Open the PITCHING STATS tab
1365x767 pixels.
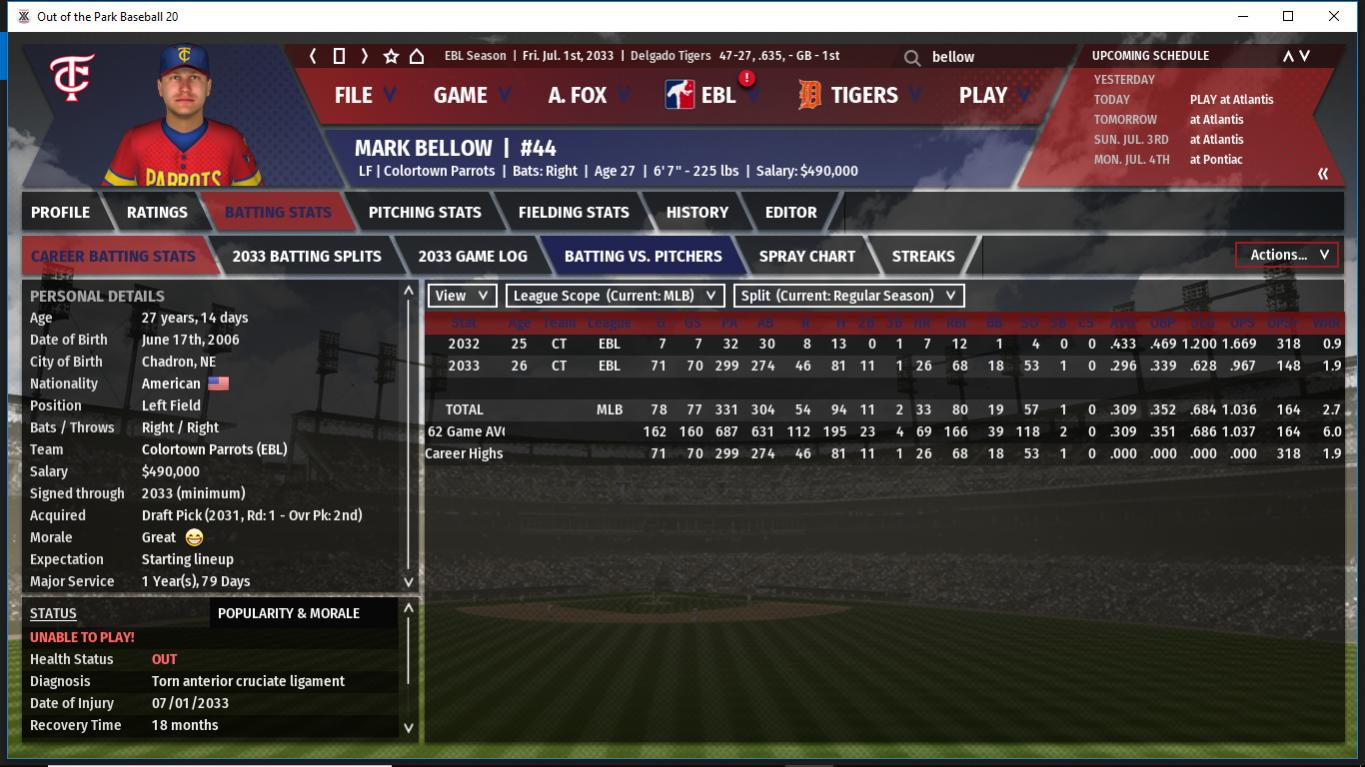click(424, 212)
